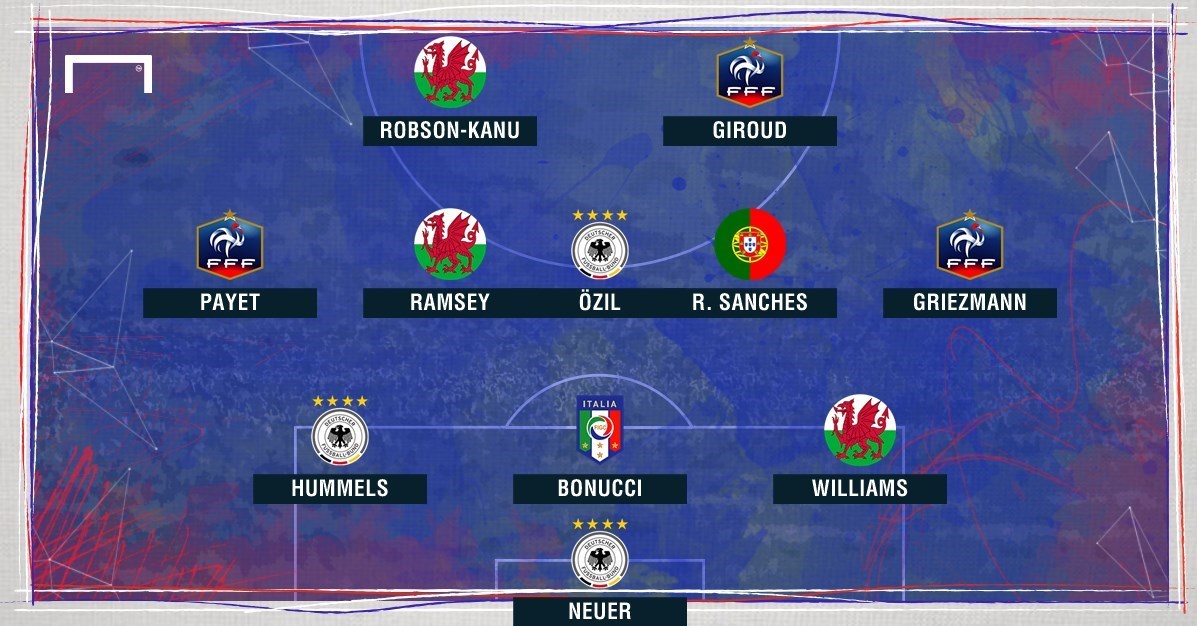Select the Bonucci name label
The height and width of the screenshot is (626, 1197).
(600, 489)
